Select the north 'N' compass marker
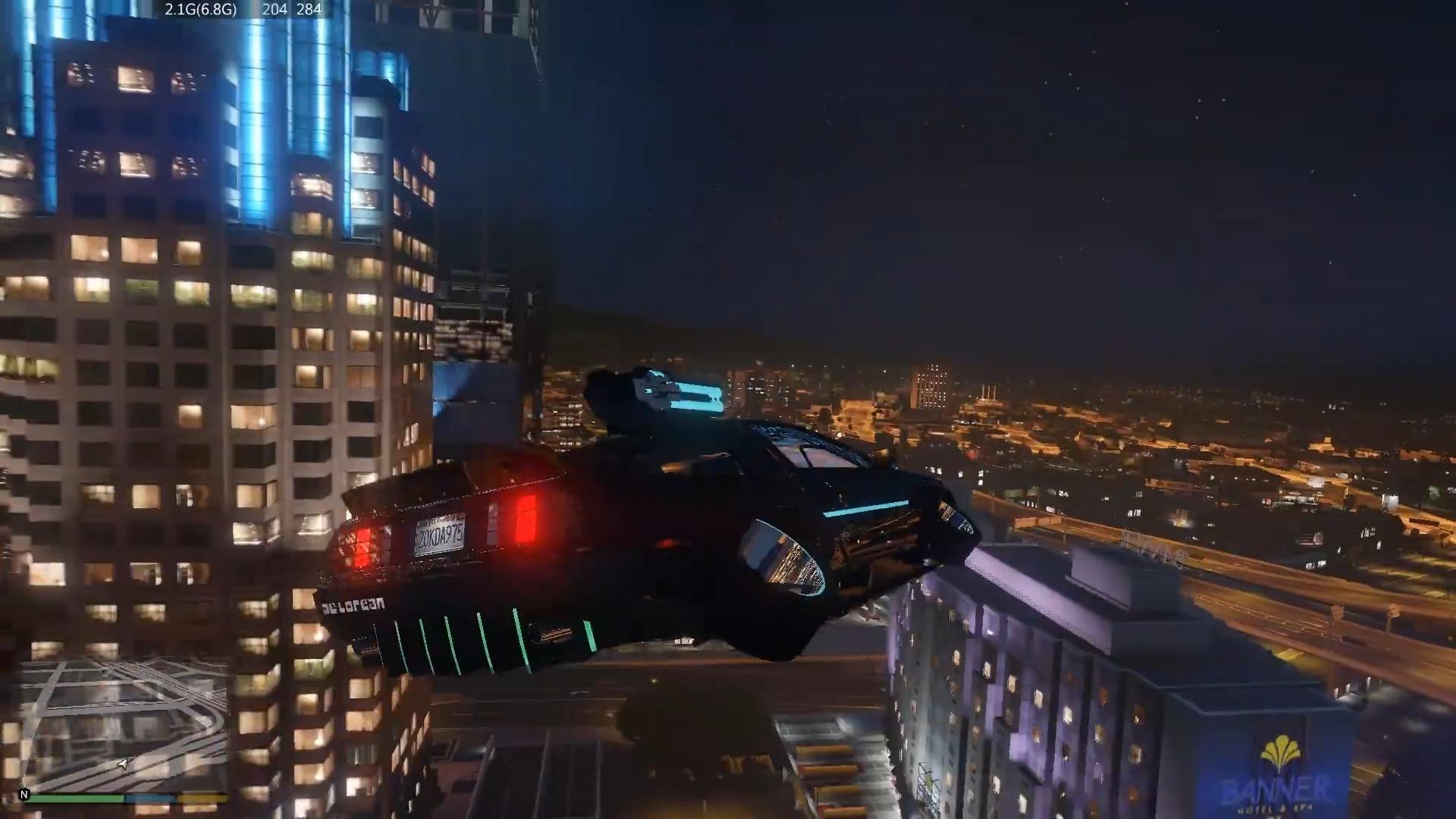The image size is (1456, 819). coord(24,795)
